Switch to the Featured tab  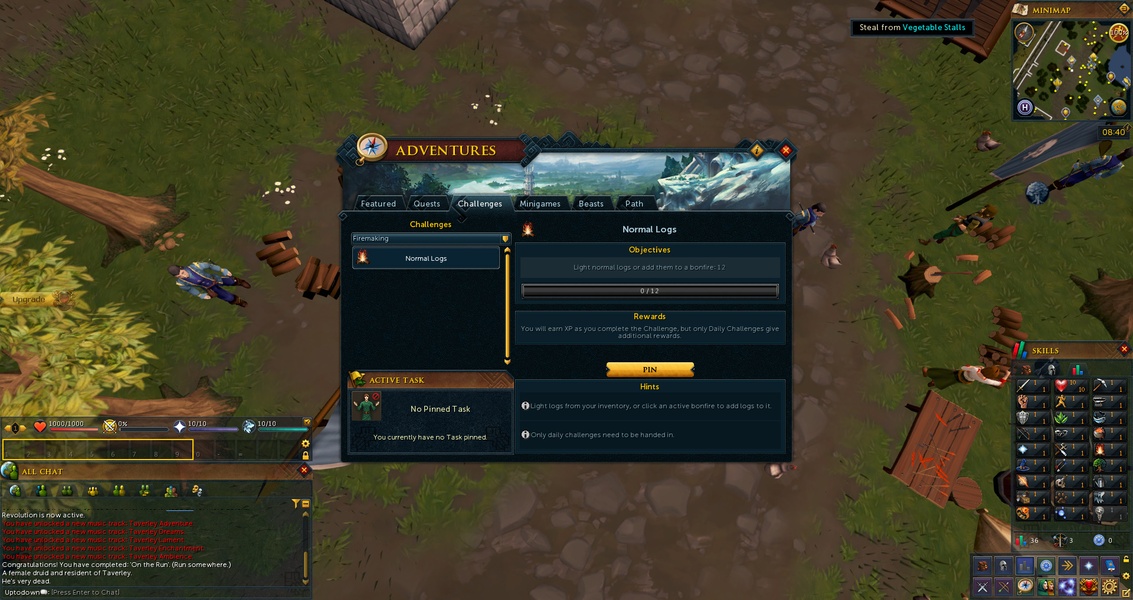click(378, 203)
